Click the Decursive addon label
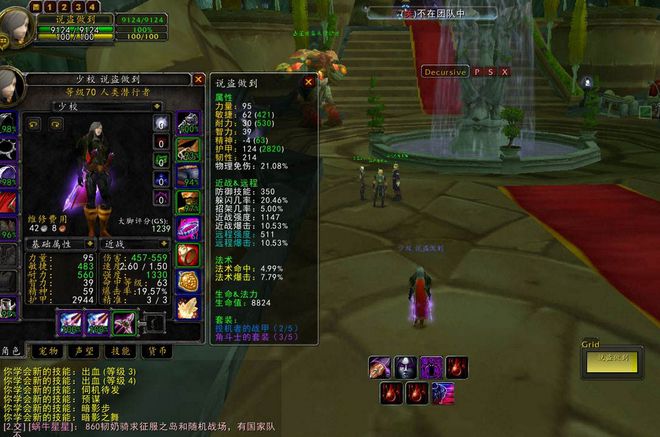The image size is (660, 437). [x=445, y=72]
